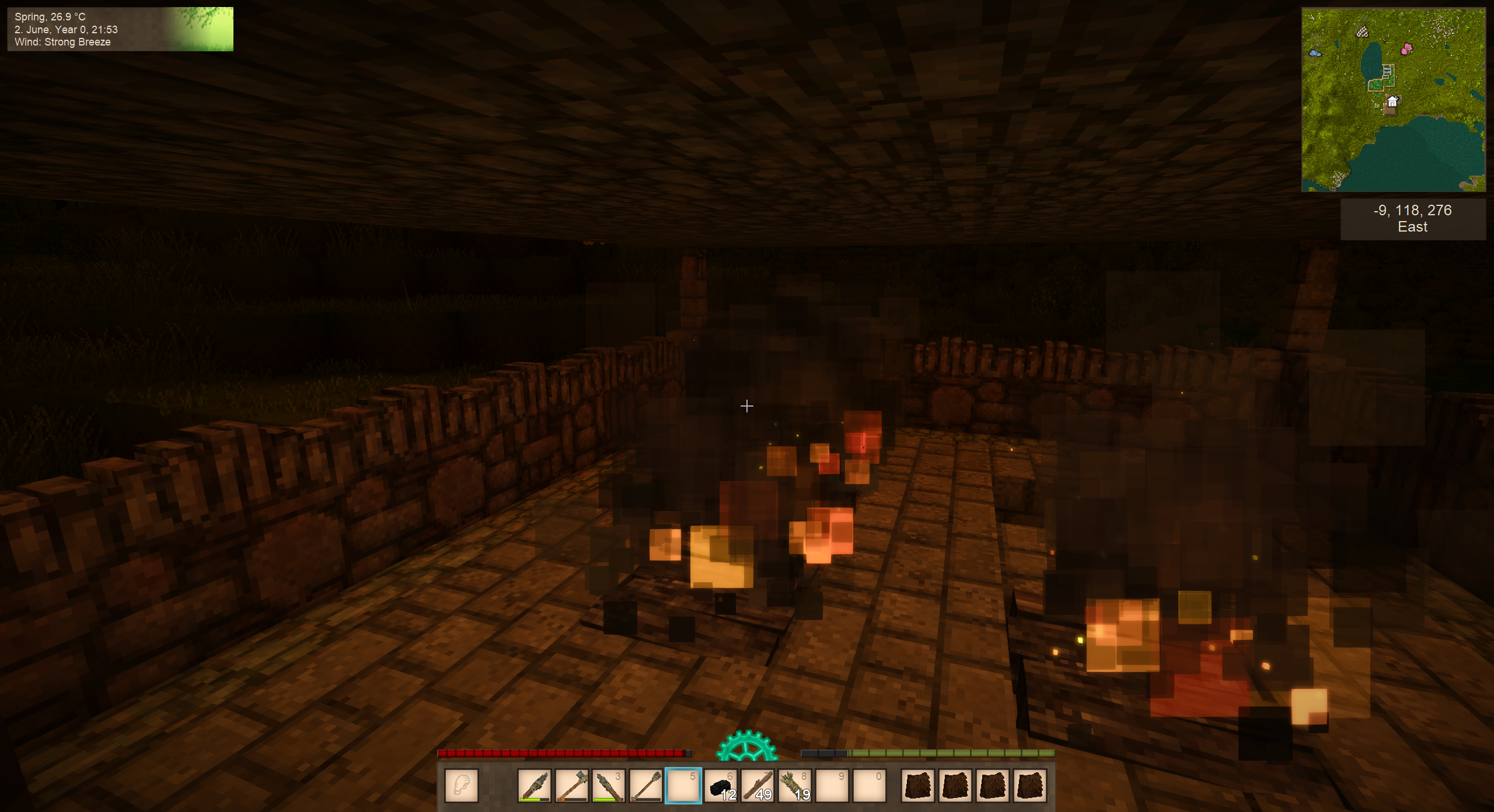
Task: Select the empty off-hand slot with hand outline
Action: (x=461, y=785)
